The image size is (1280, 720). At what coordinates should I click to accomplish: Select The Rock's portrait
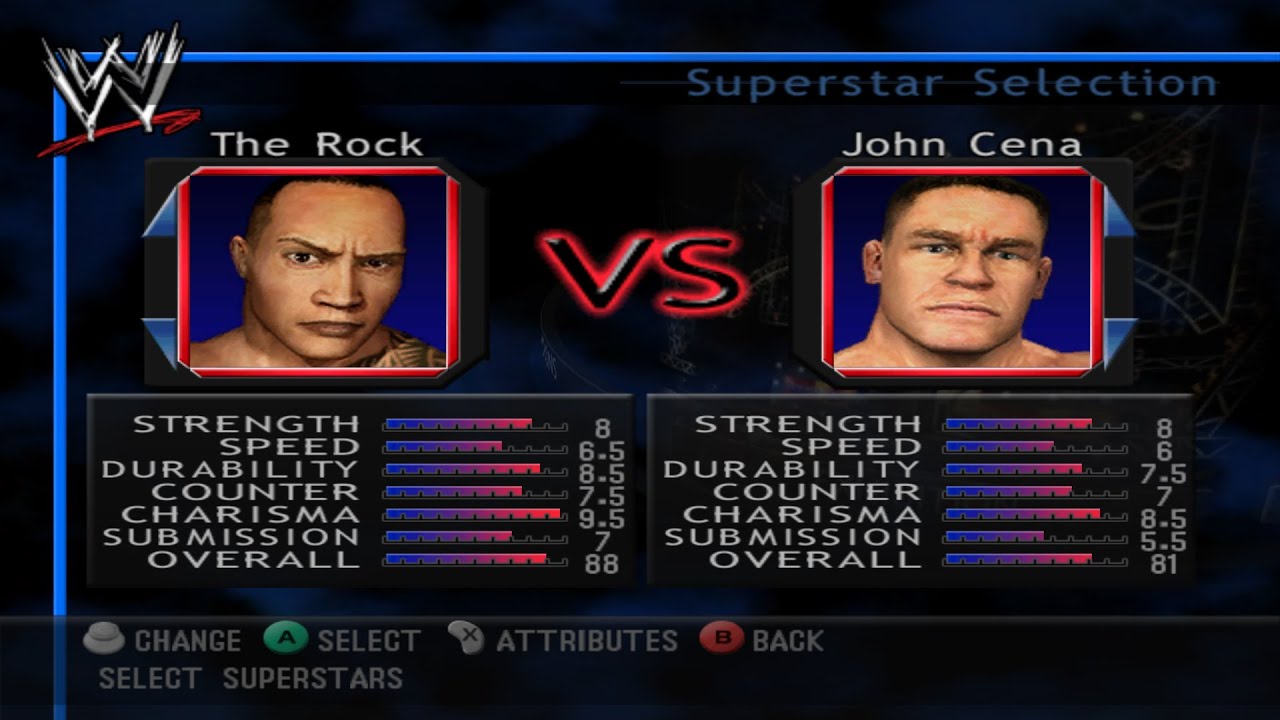318,272
